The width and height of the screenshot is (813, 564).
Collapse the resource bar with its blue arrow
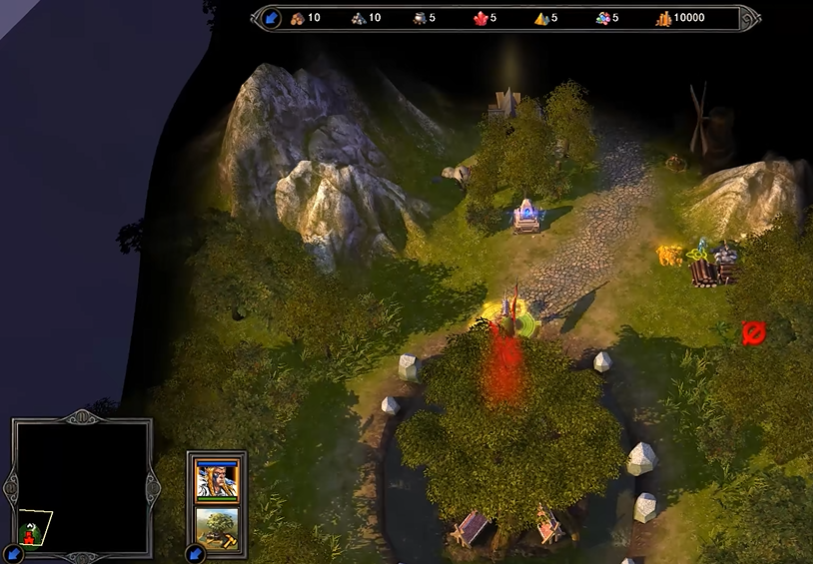(271, 18)
